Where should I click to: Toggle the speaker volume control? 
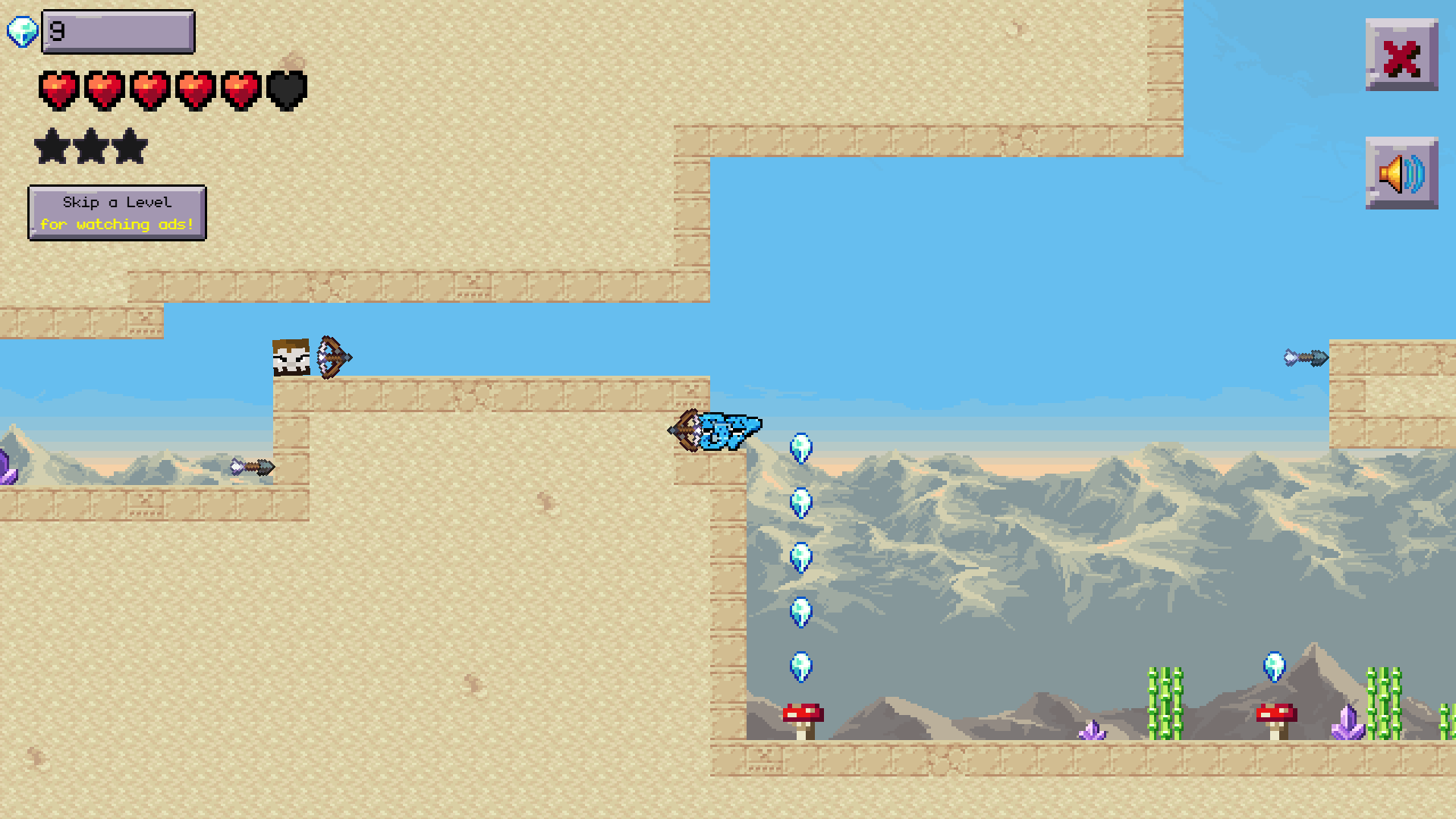(x=1401, y=175)
